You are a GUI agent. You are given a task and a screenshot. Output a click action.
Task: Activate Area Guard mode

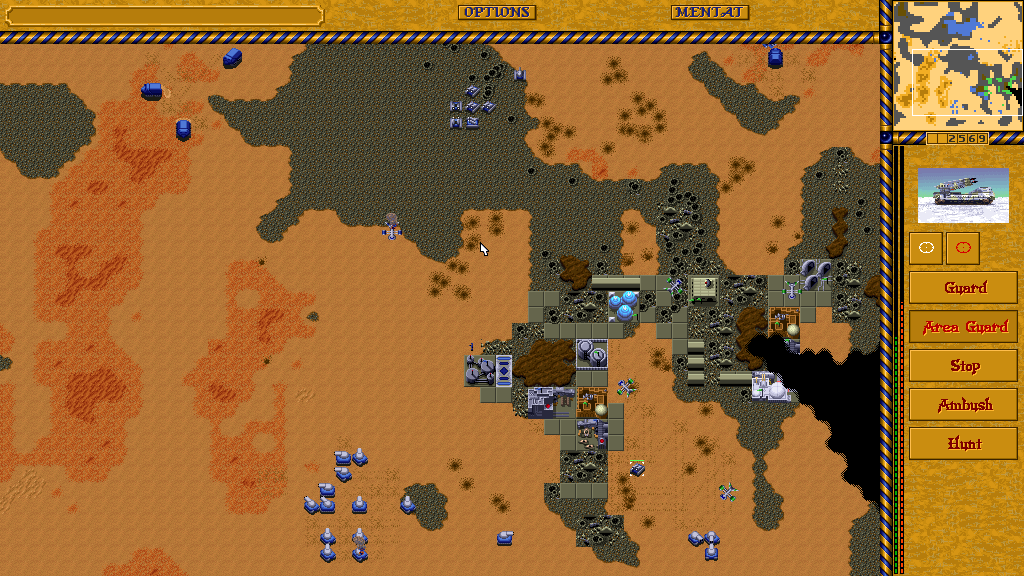point(964,327)
